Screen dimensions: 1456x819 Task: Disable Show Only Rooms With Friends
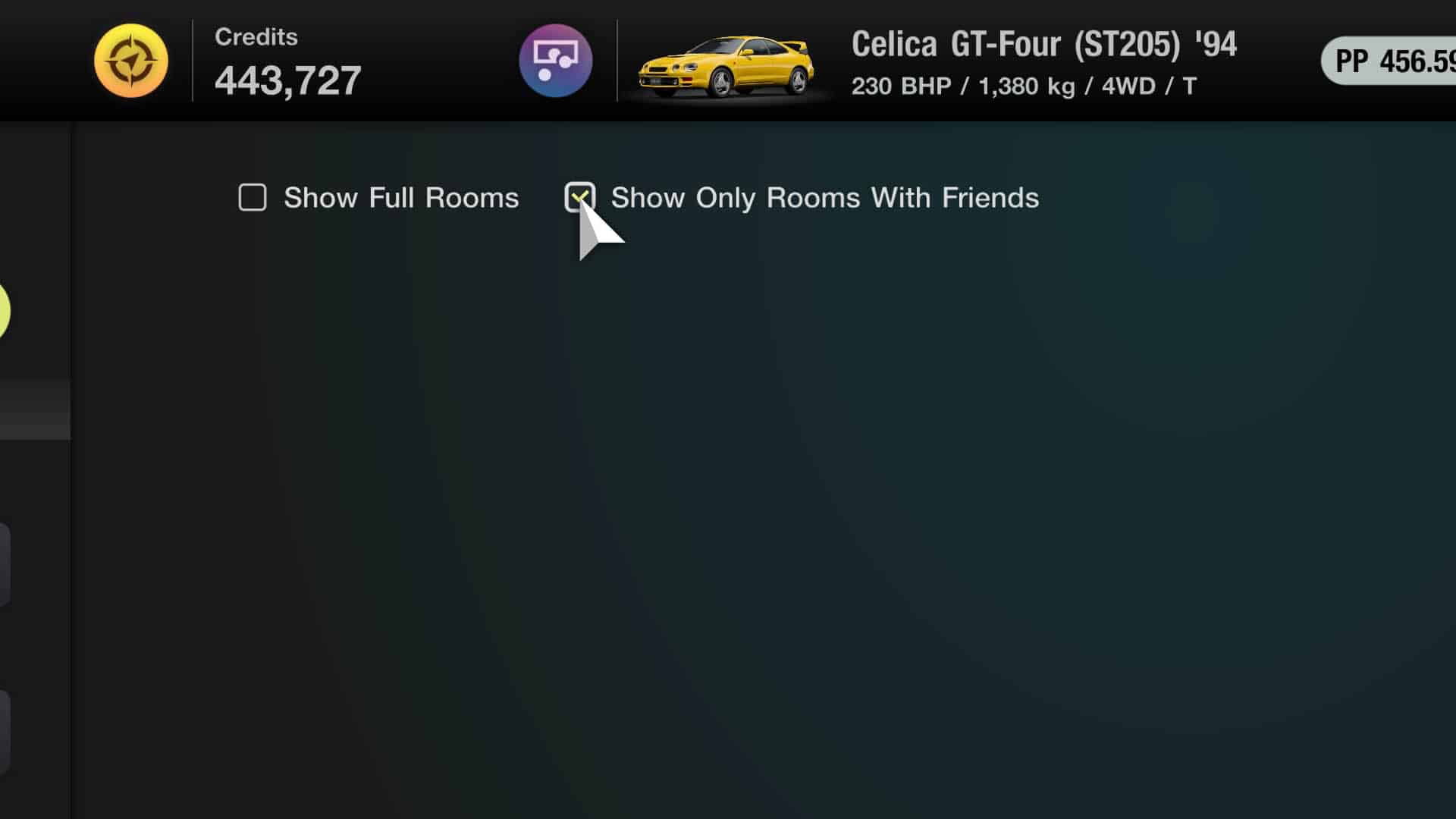tap(579, 197)
